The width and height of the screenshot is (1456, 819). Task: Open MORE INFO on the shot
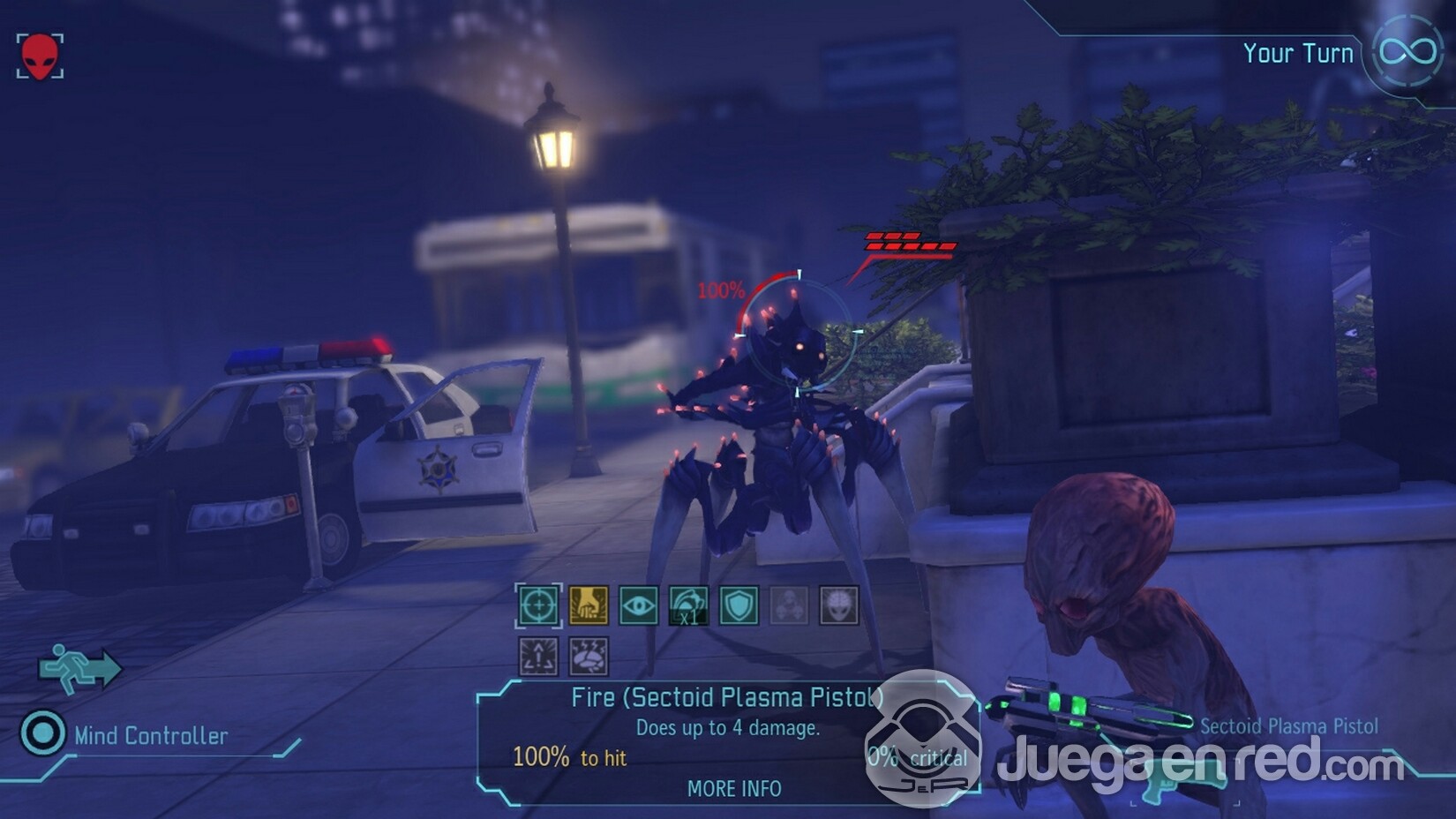point(734,788)
